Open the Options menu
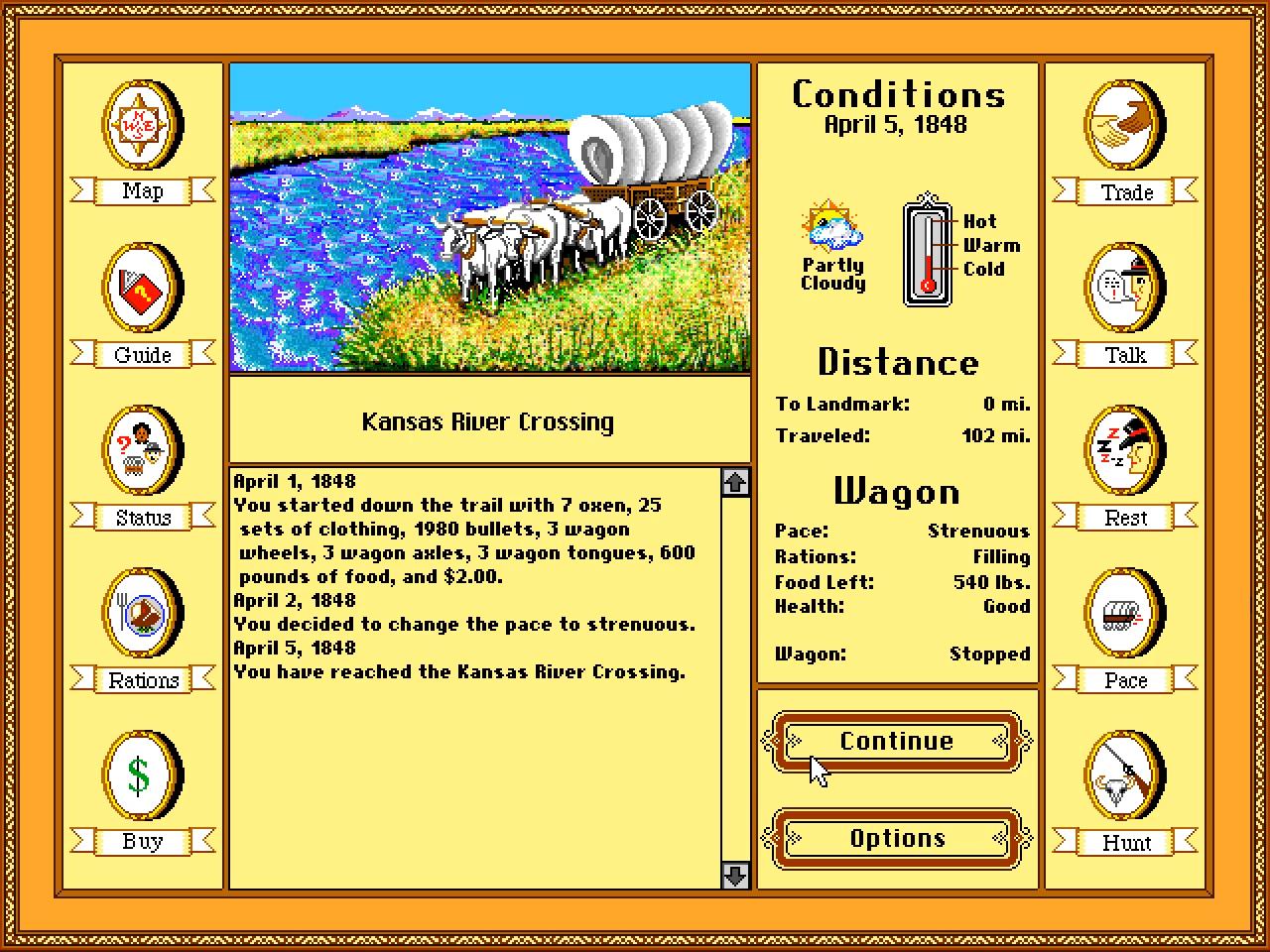Image resolution: width=1270 pixels, height=952 pixels. (895, 838)
